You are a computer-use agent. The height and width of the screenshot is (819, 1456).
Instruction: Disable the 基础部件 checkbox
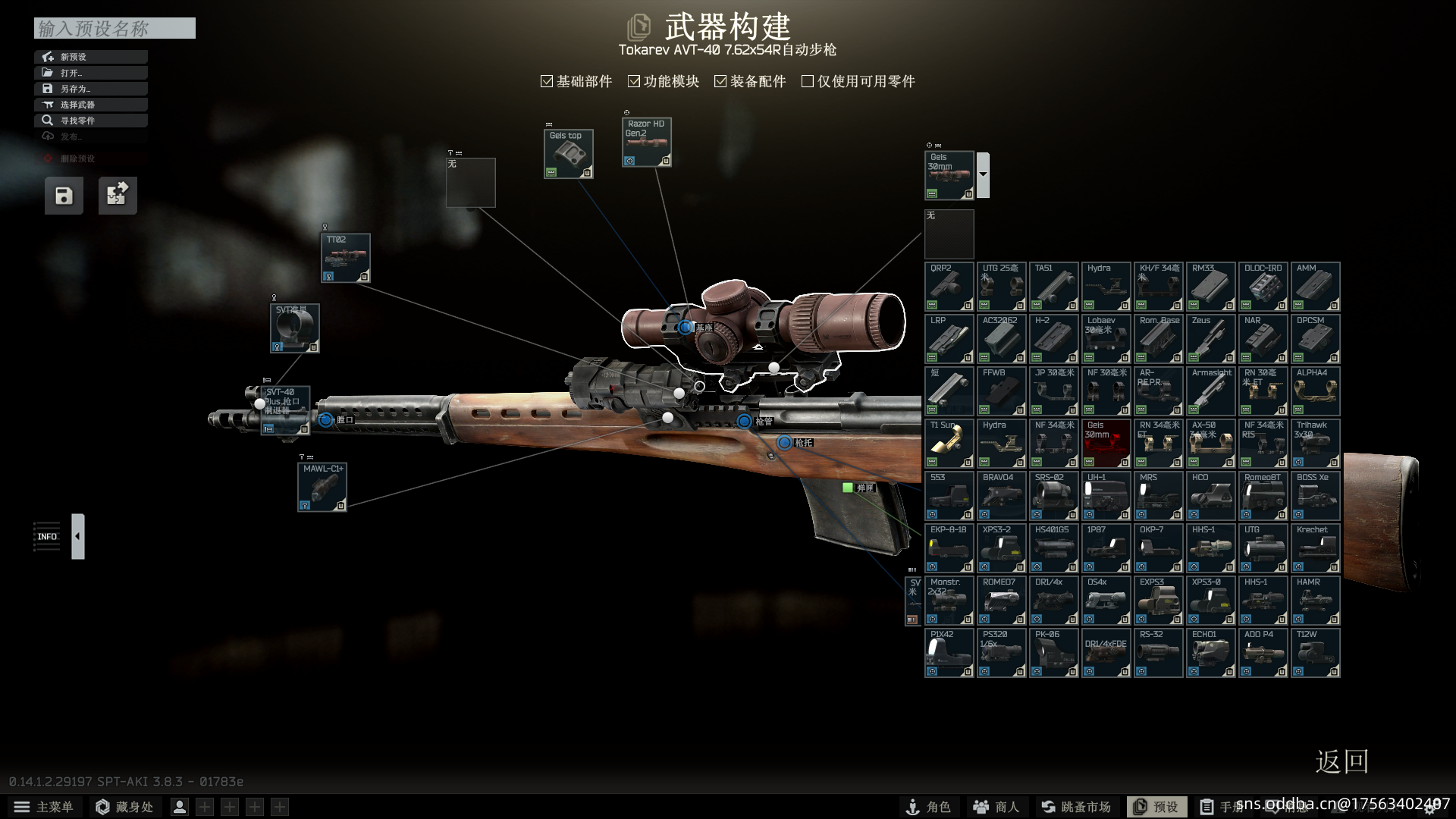547,80
